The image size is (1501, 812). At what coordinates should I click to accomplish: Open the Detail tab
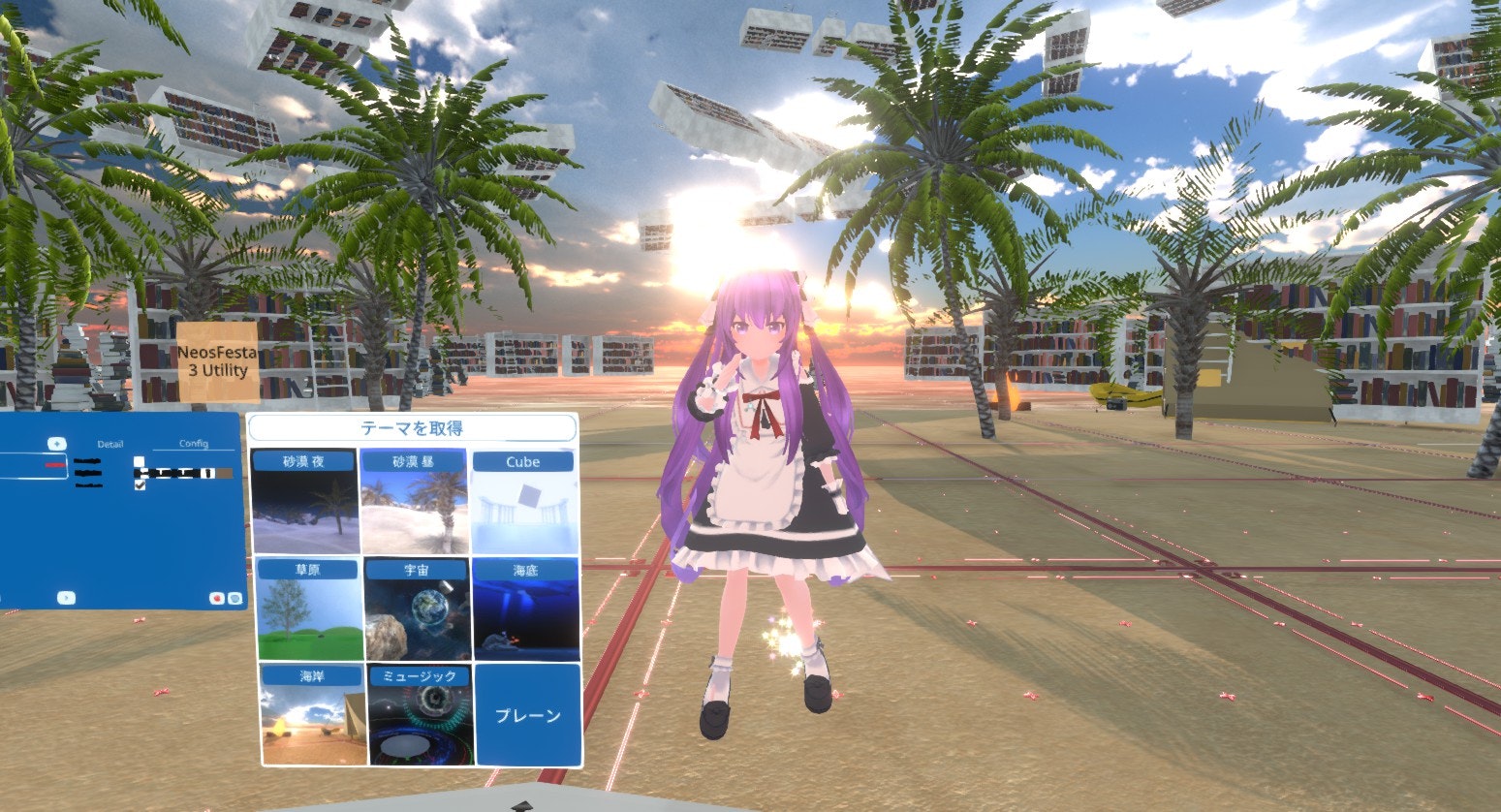110,444
